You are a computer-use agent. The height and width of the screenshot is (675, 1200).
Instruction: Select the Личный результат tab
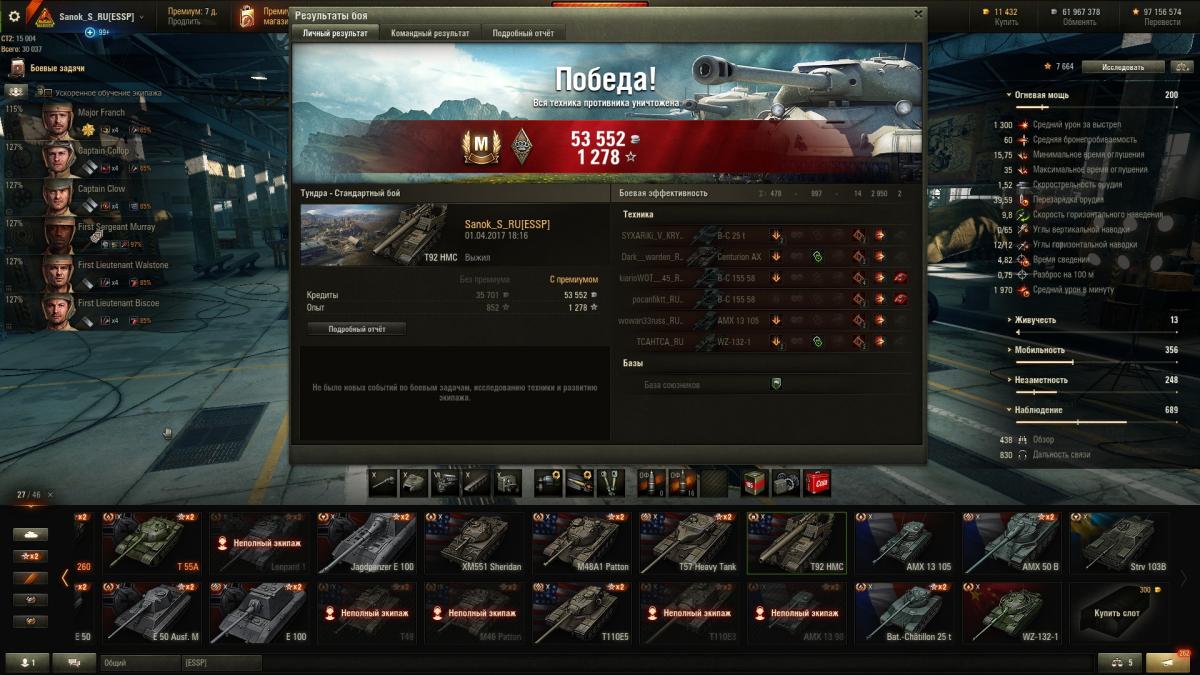tap(335, 33)
